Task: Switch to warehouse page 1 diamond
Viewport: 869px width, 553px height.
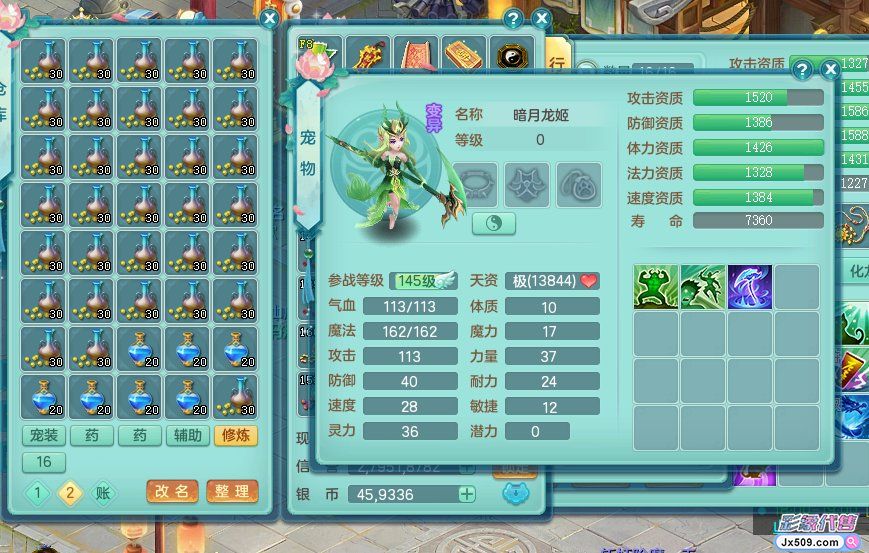Action: (38, 492)
